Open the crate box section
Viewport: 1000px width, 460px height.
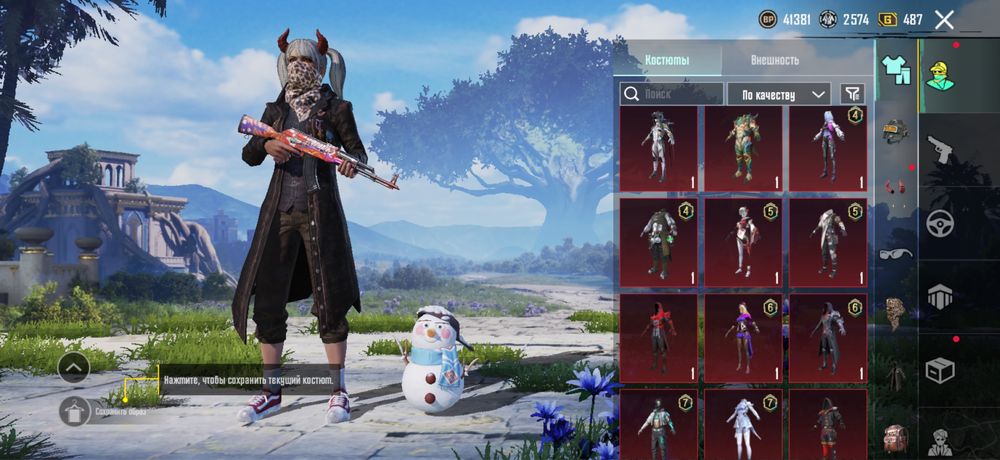940,371
